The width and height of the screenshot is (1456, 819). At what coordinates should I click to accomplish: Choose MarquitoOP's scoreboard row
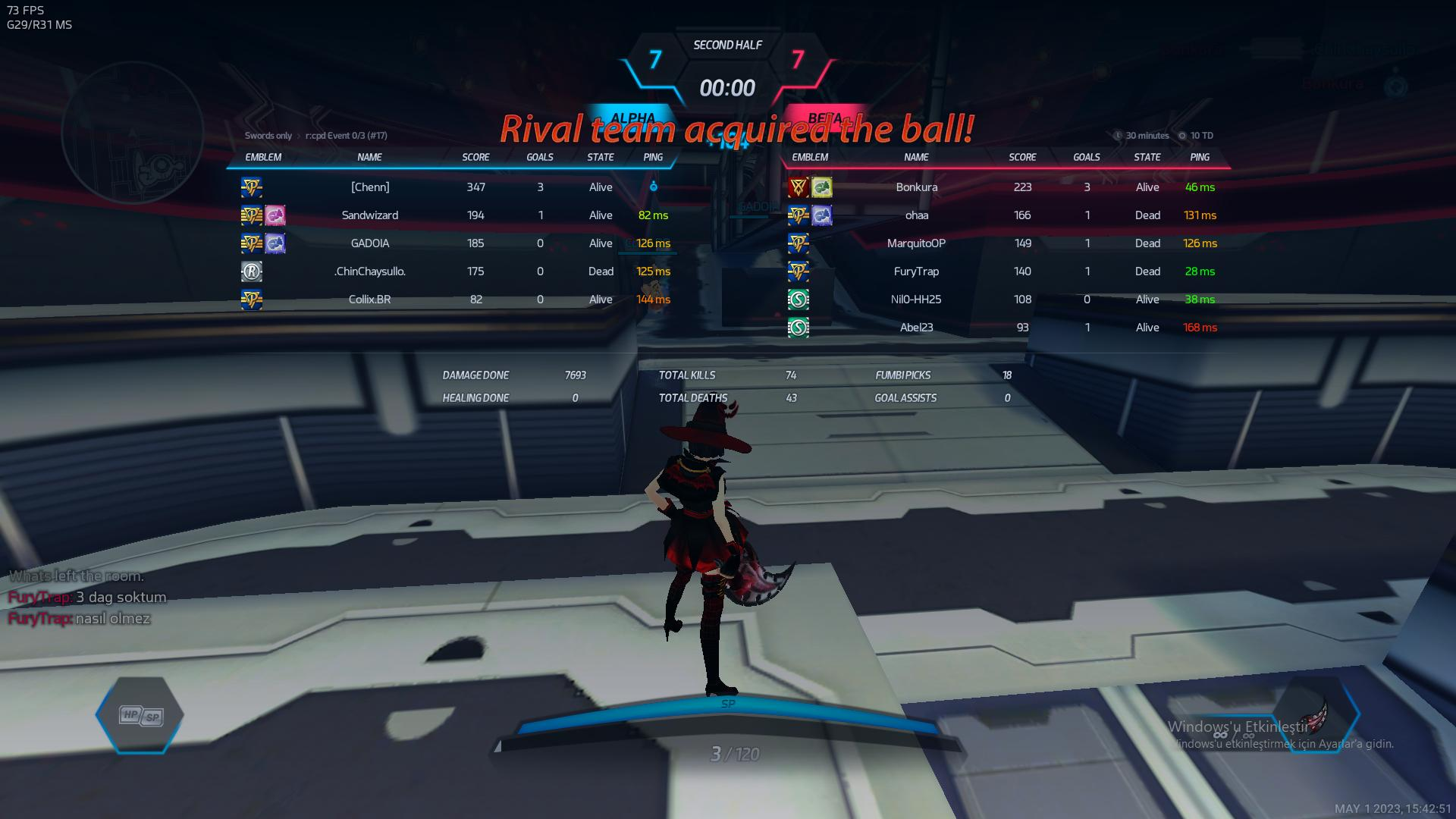pos(916,243)
